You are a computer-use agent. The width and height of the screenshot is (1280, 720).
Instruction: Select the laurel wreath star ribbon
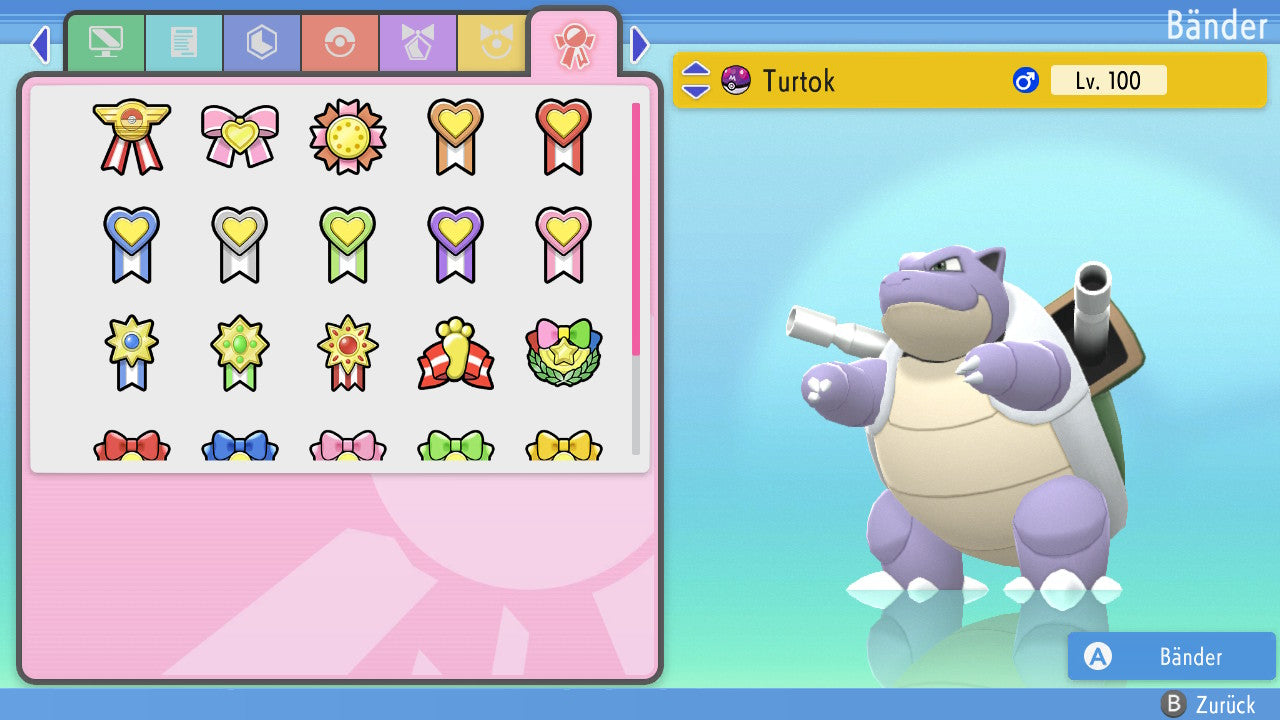[564, 352]
